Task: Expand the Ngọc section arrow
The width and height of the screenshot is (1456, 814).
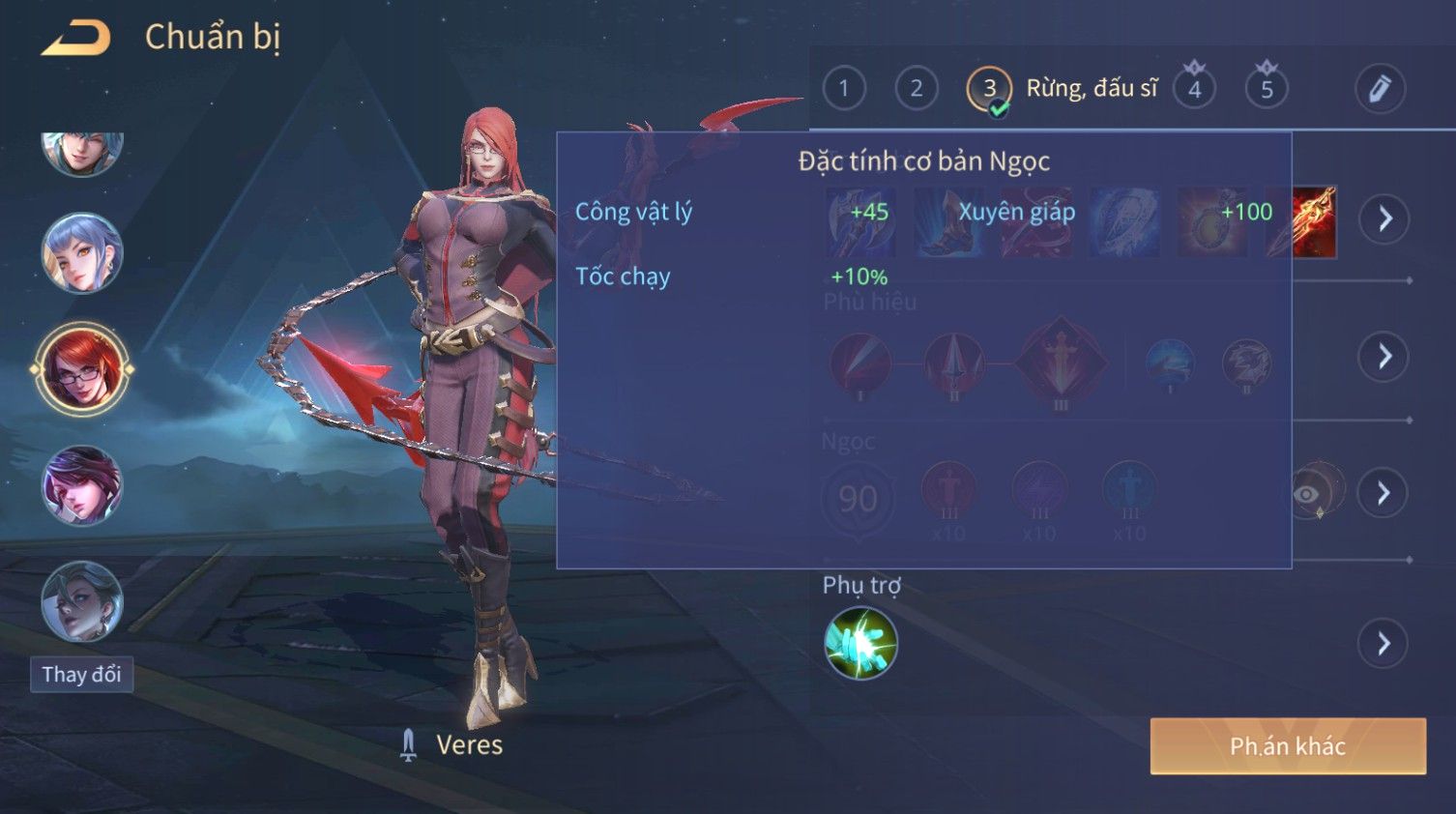Action: tap(1384, 493)
